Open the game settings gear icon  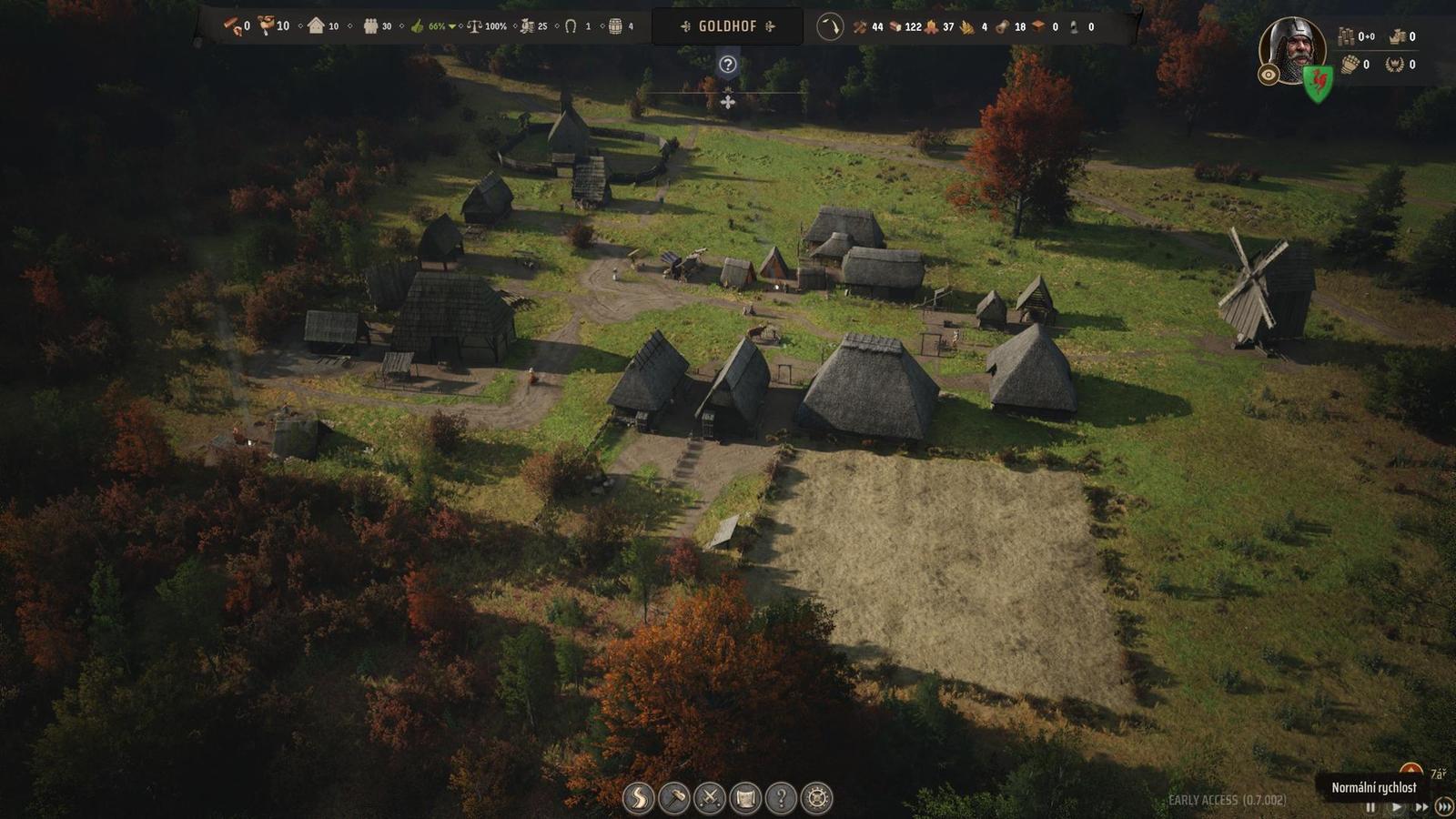pos(815,798)
